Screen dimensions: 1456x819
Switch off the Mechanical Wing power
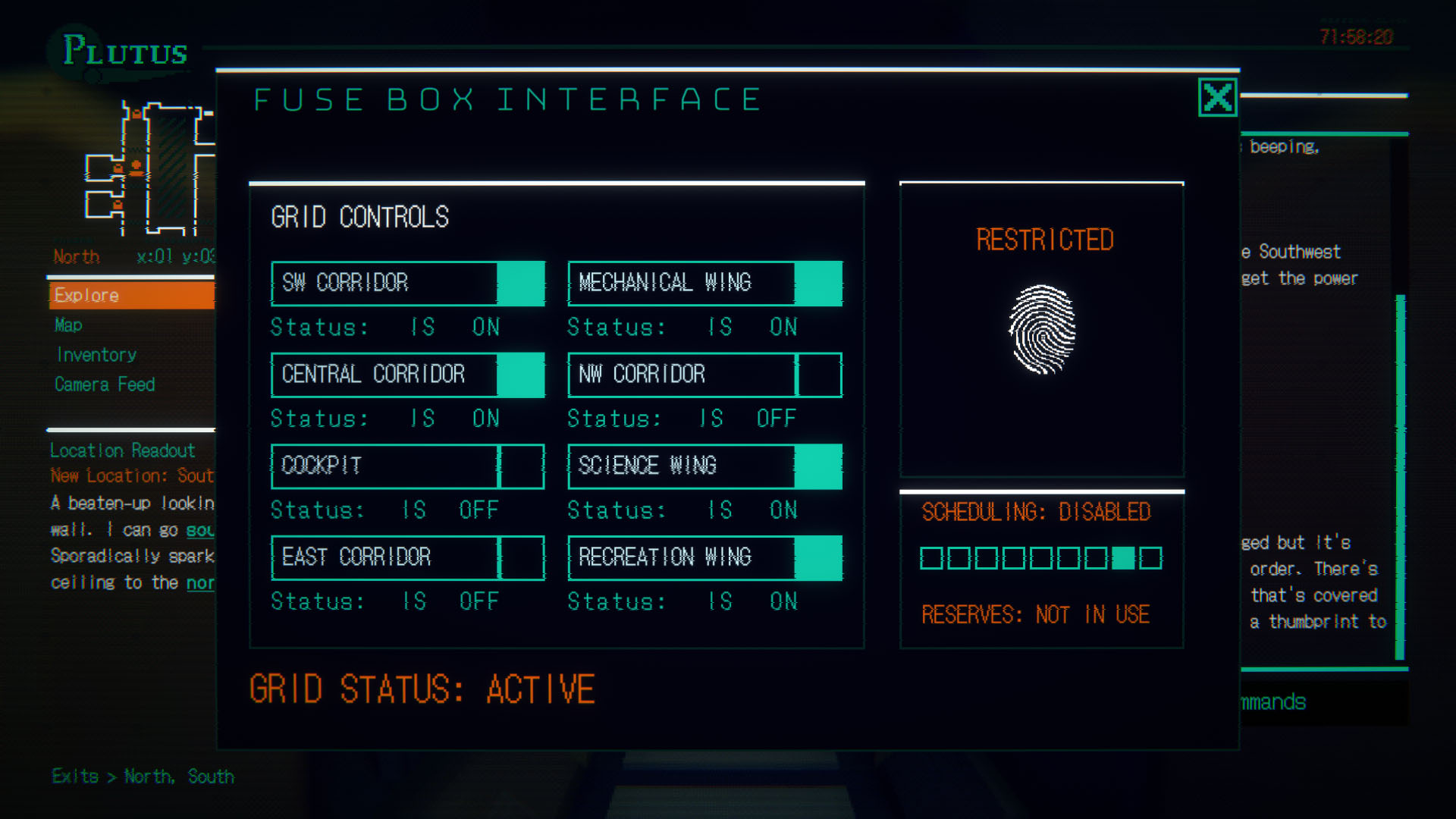coord(819,283)
